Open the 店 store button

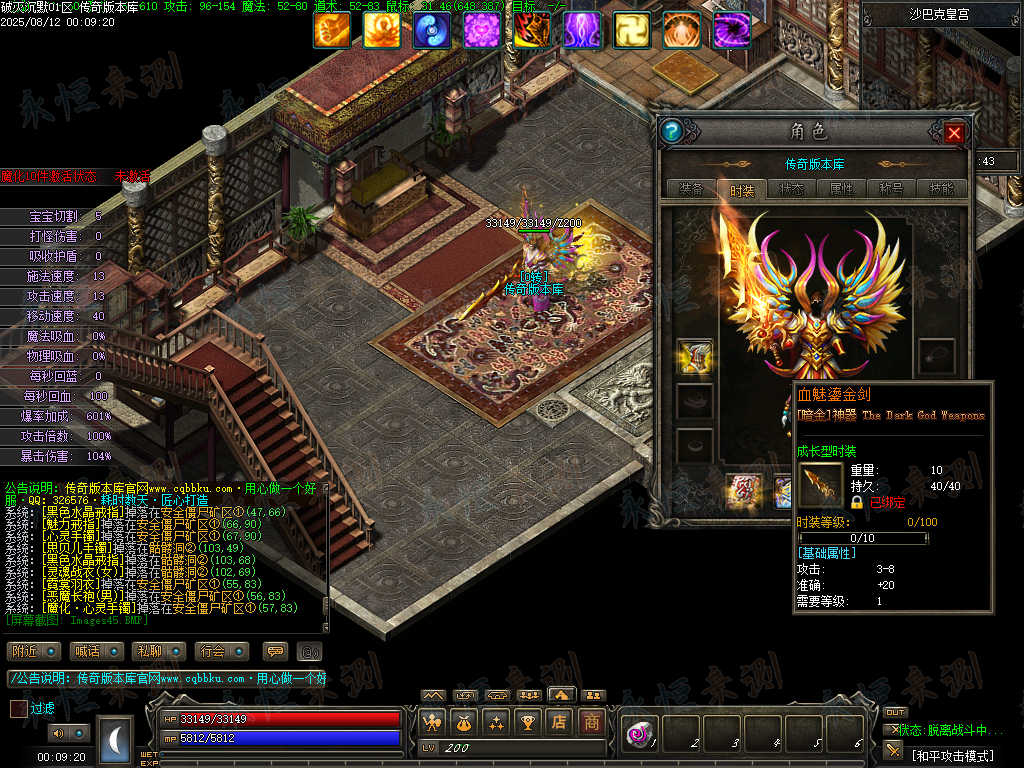click(560, 721)
